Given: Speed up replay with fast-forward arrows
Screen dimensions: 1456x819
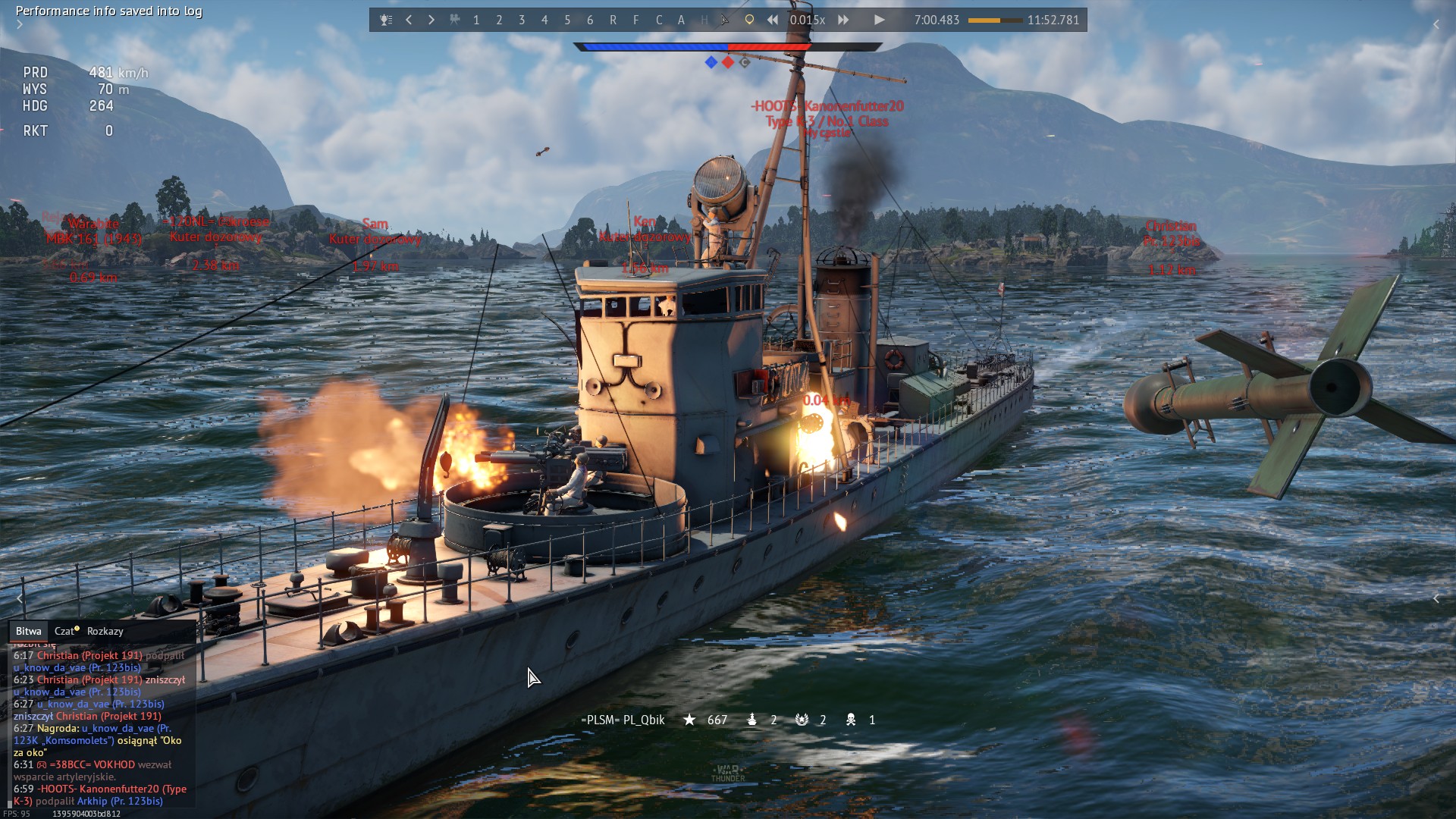Looking at the screenshot, I should tap(843, 20).
